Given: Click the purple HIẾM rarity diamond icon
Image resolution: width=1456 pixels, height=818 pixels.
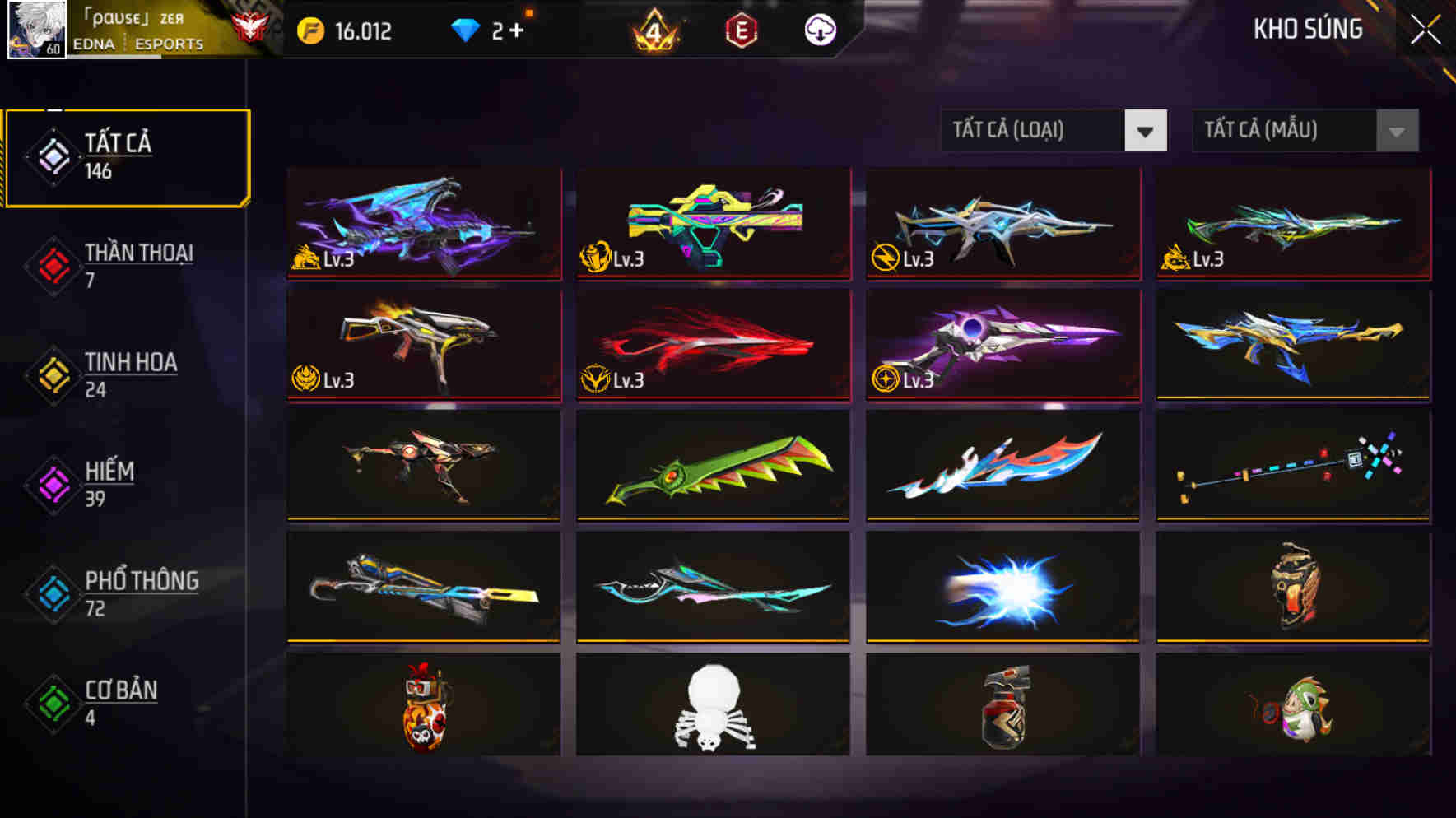Looking at the screenshot, I should pos(52,484).
